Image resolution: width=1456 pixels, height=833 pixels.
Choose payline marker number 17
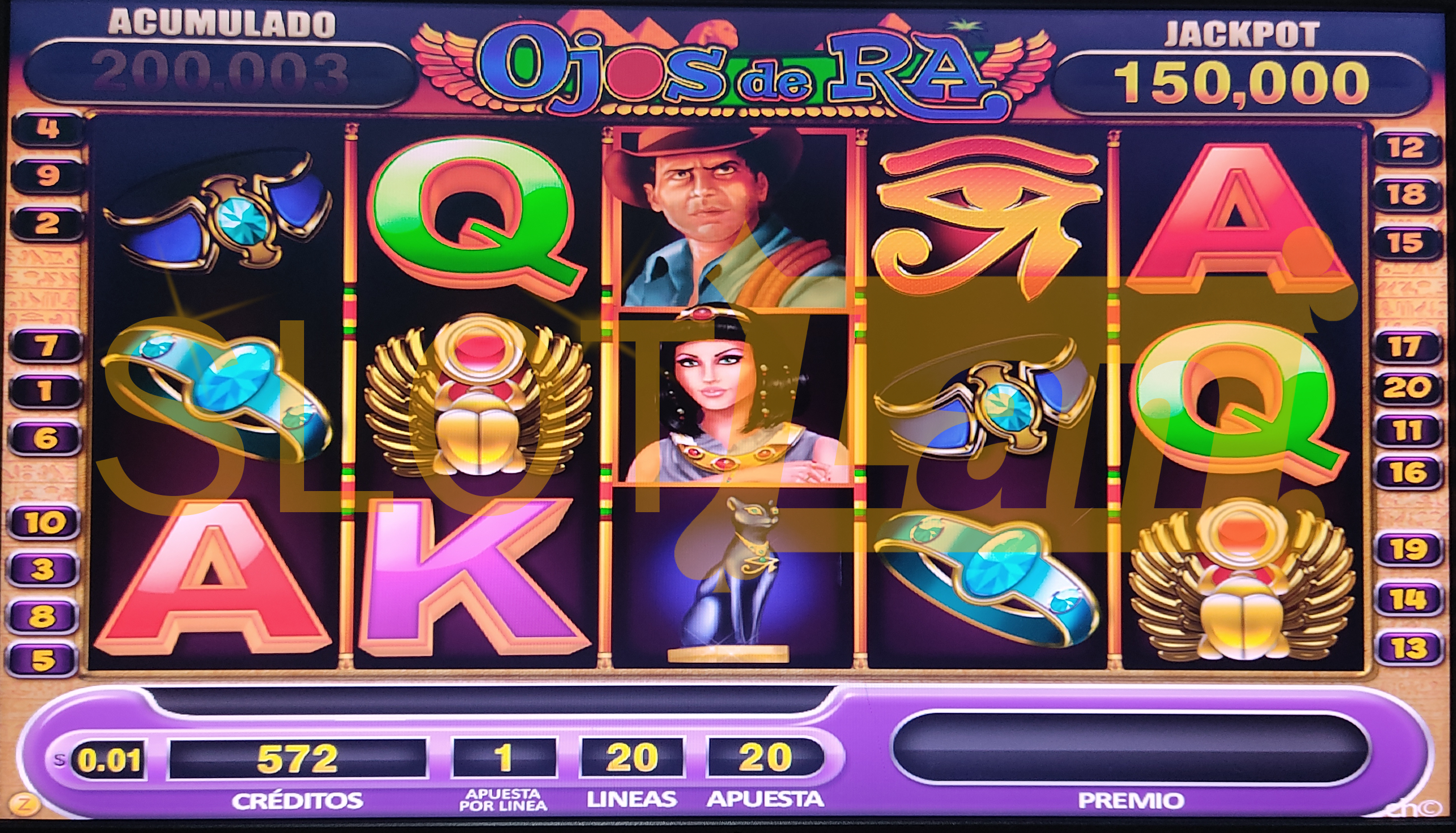(1406, 347)
